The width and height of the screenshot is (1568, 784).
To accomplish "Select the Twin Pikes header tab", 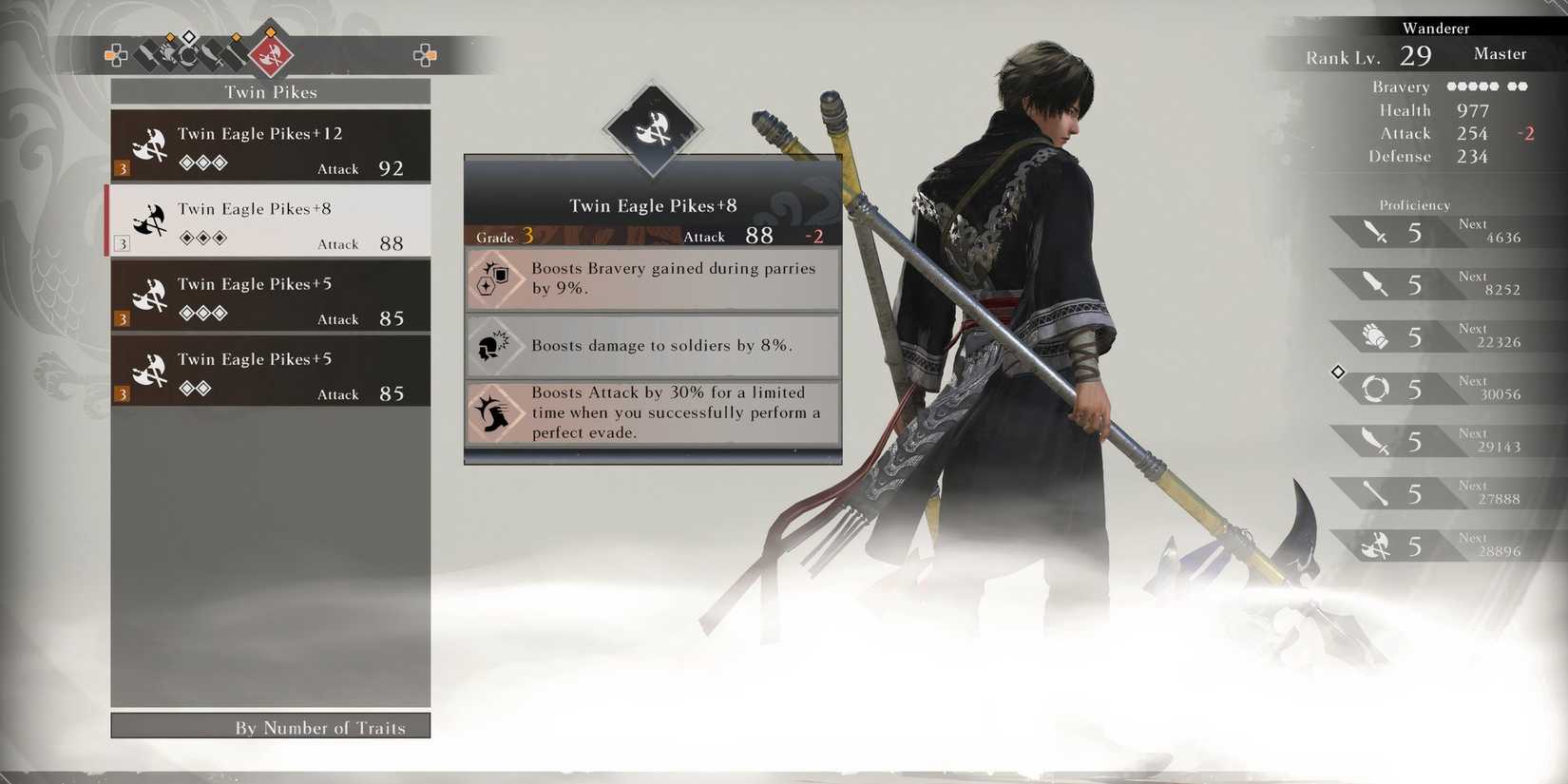I will (x=271, y=91).
